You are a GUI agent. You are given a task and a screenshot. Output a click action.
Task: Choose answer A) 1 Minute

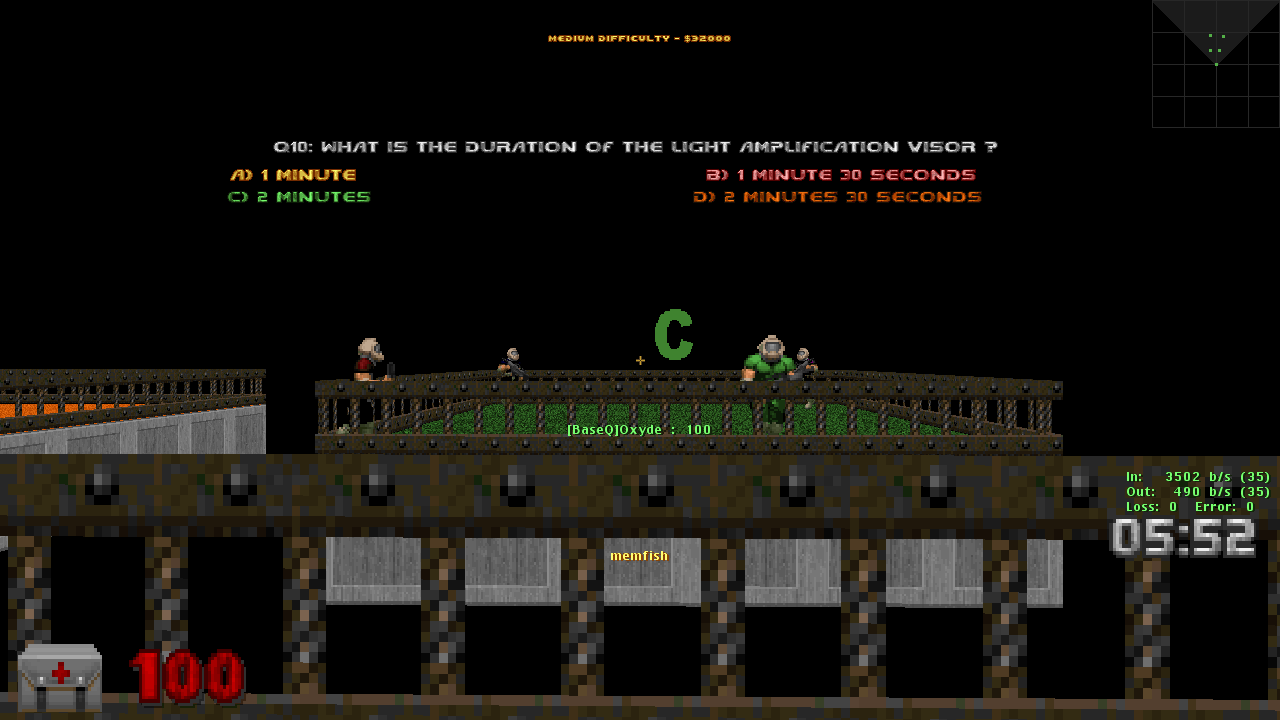[x=293, y=175]
